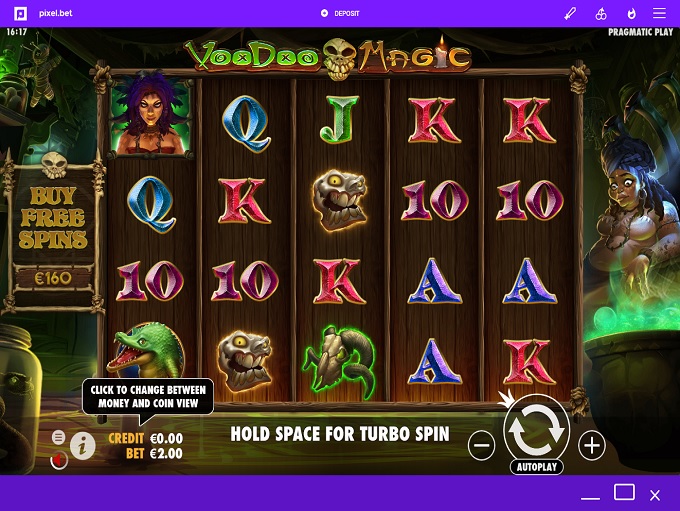Click the sword icon in the top bar
Image resolution: width=680 pixels, height=511 pixels.
click(x=571, y=13)
